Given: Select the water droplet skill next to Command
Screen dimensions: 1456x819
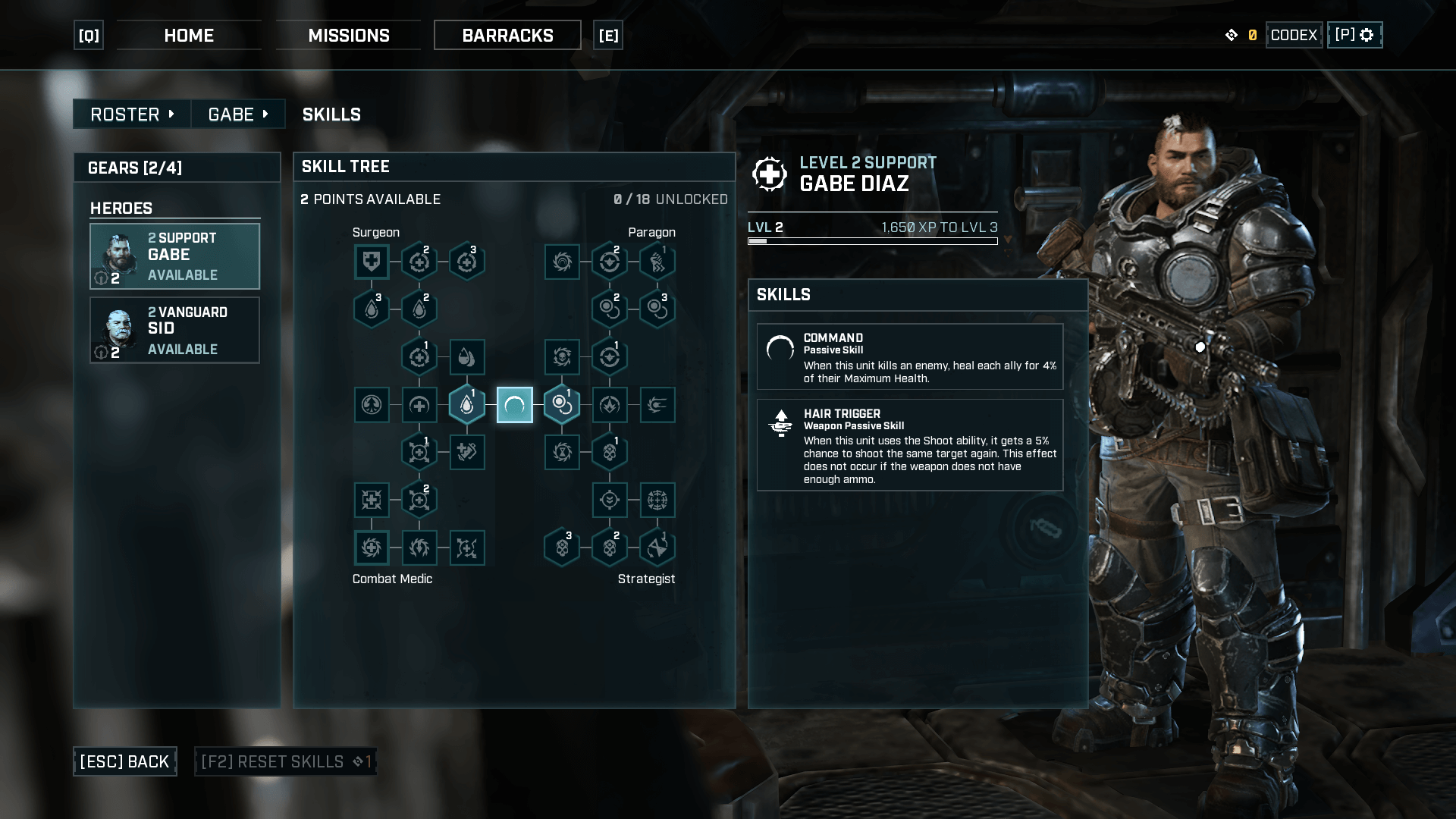Looking at the screenshot, I should pos(467,404).
